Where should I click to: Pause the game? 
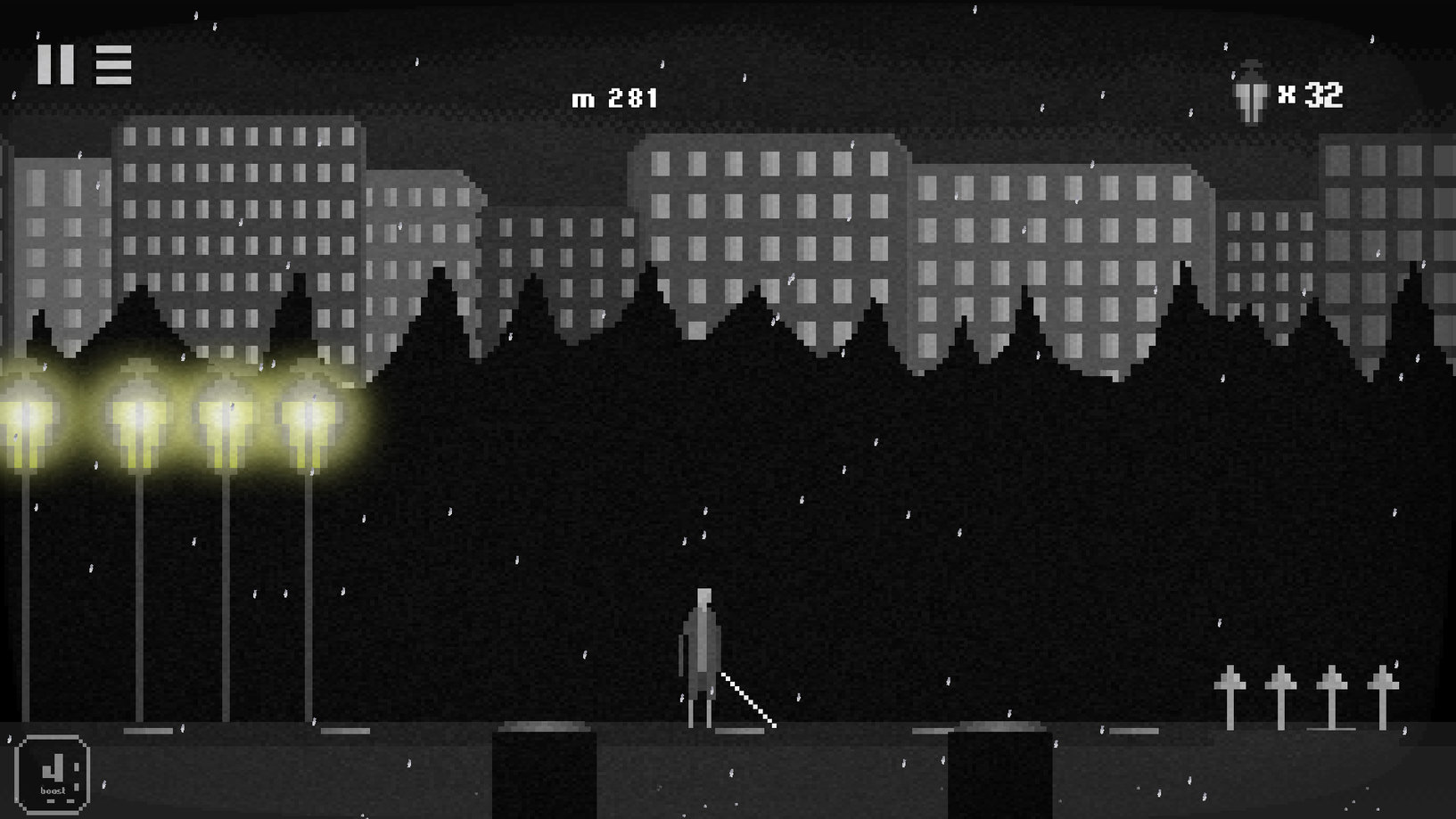[55, 65]
